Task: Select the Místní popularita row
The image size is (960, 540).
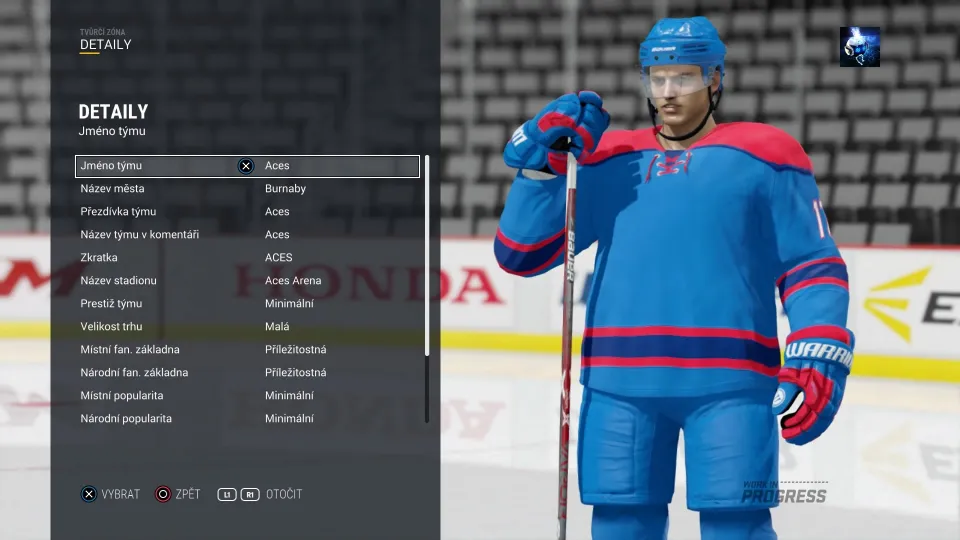Action: 247,396
